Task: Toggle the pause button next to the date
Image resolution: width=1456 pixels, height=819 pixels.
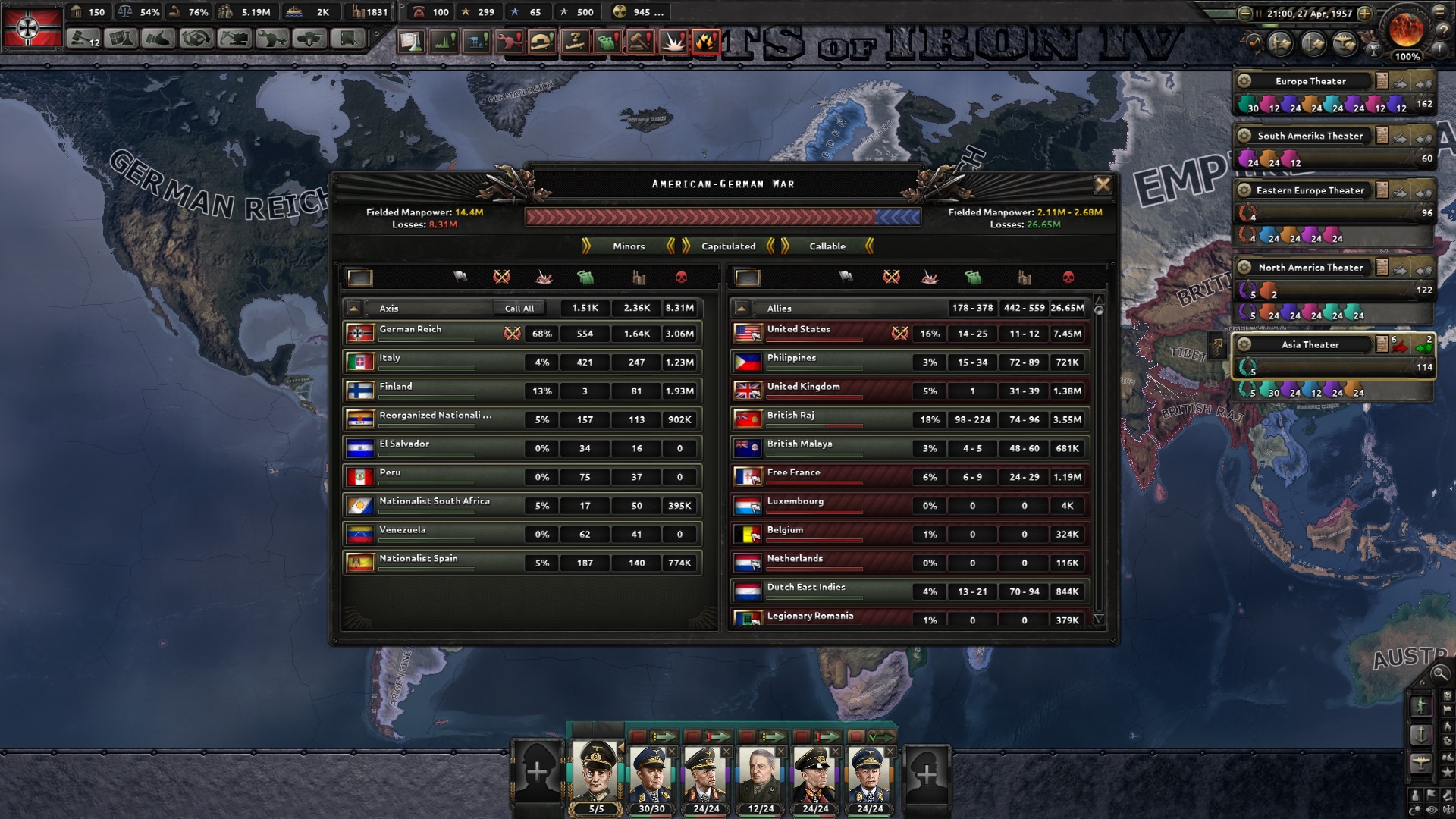Action: [x=1259, y=14]
